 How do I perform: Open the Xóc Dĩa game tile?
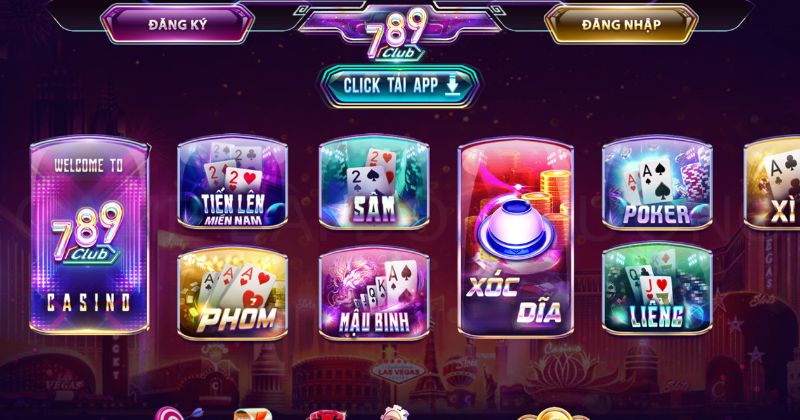pos(515,236)
